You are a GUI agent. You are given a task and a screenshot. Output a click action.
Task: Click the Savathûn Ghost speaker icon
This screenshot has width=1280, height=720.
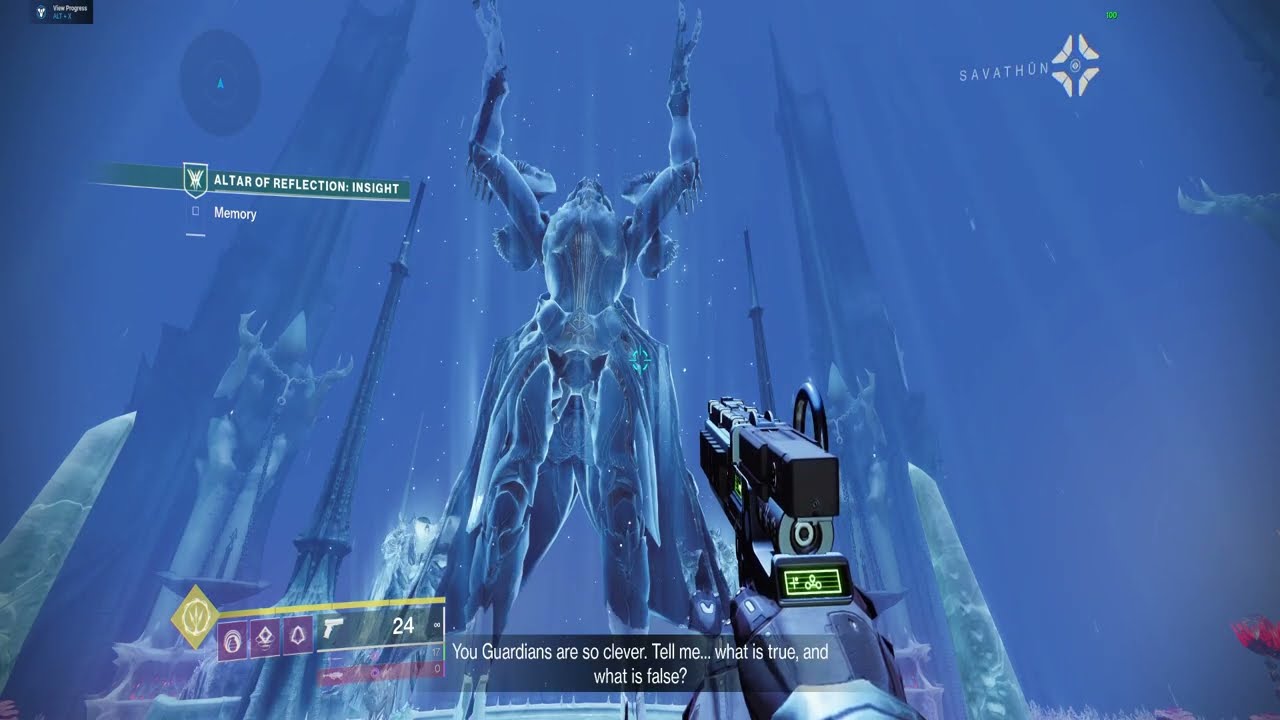[x=1075, y=66]
